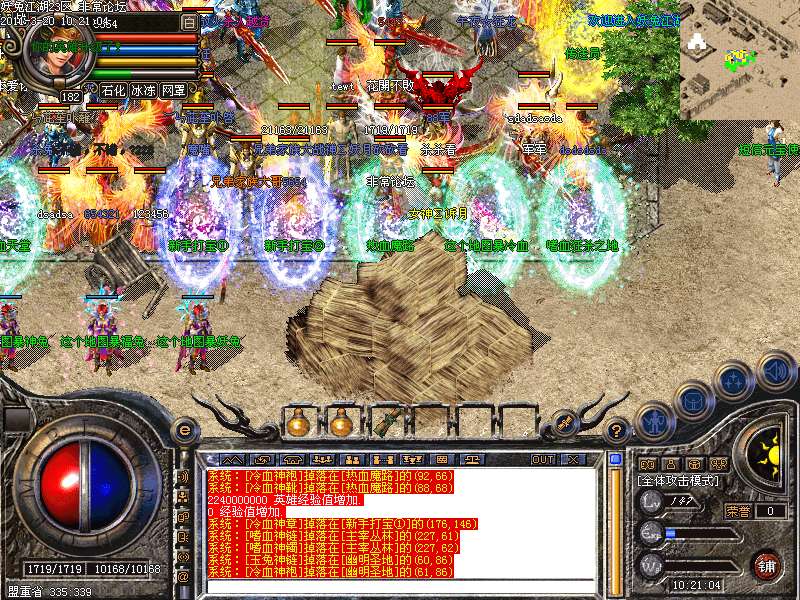800x600 pixels.
Task: Activate the 网罩 hero skill button
Action: click(173, 90)
